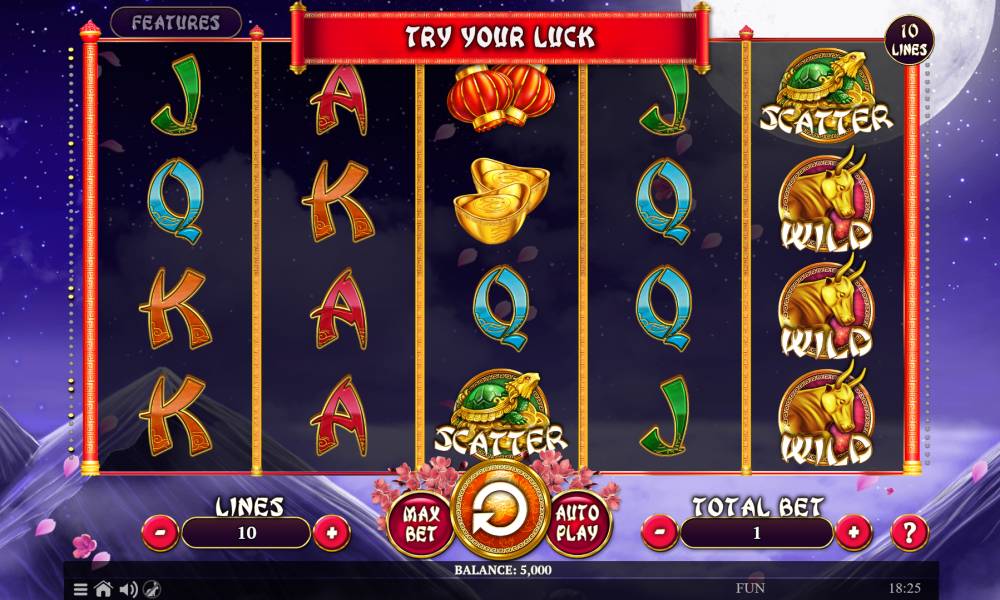Click the 10 Lines badge
This screenshot has height=600, width=1000.
(909, 40)
